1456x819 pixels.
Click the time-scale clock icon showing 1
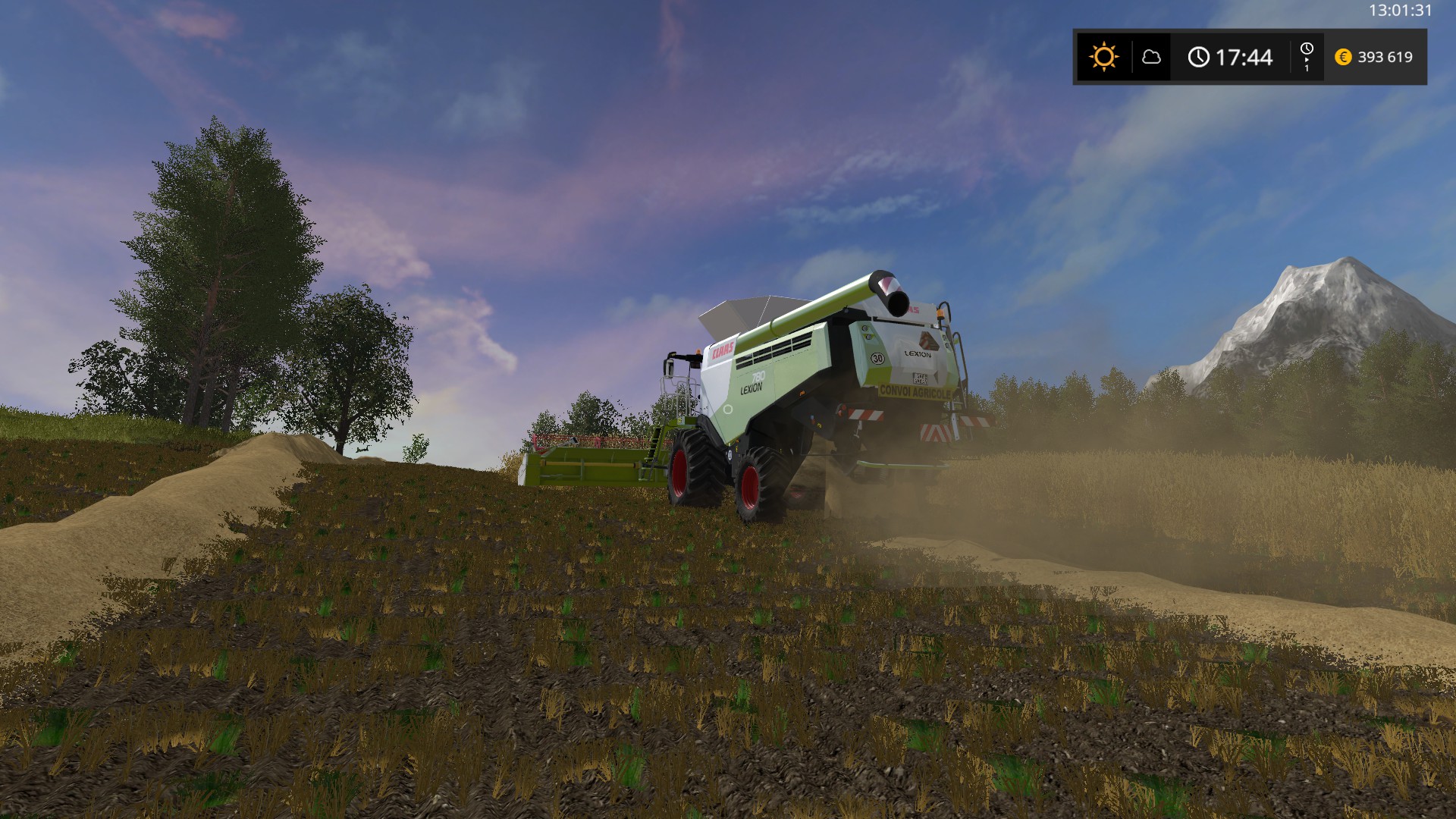[x=1307, y=49]
